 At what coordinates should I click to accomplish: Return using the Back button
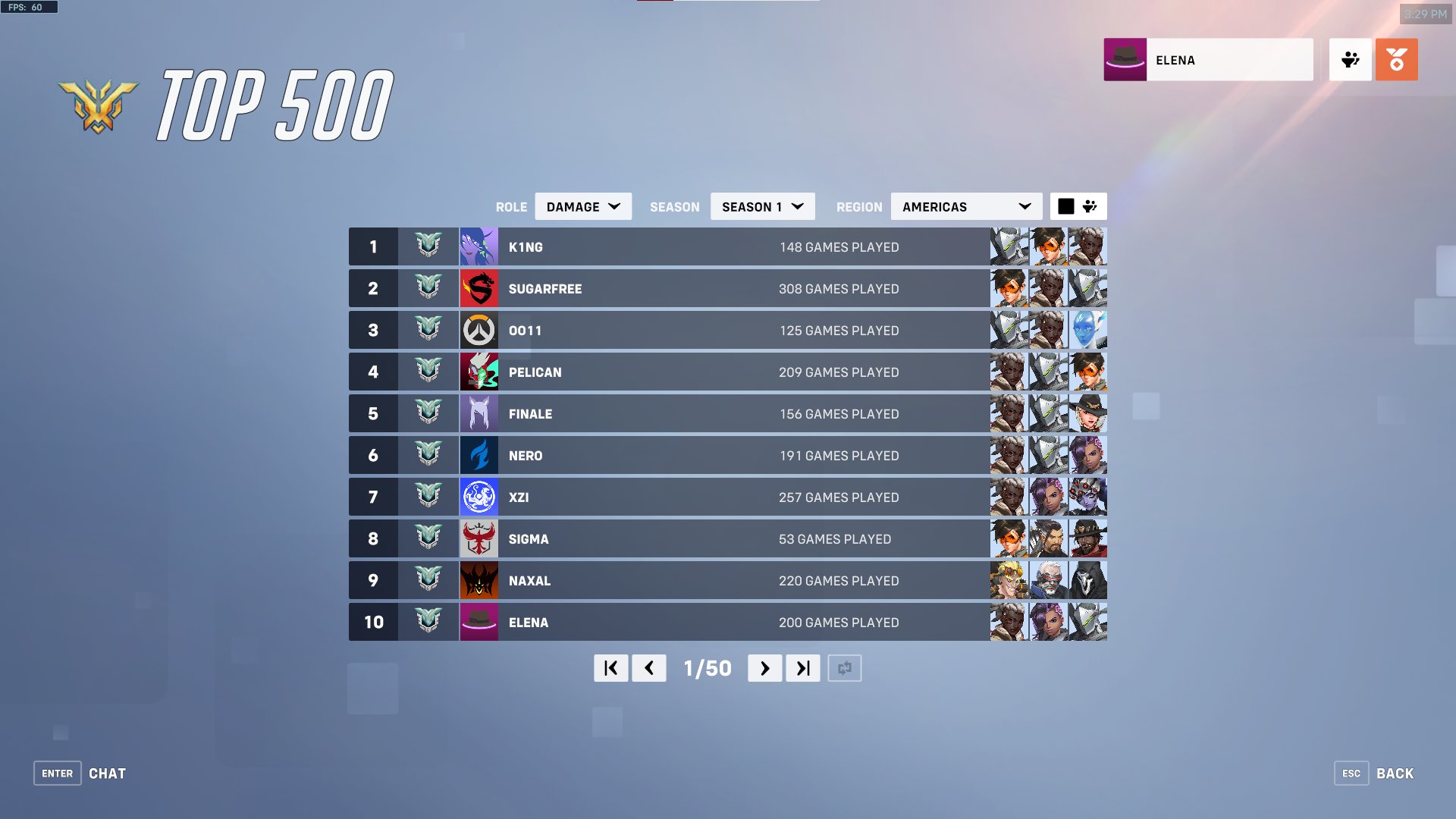point(1394,773)
